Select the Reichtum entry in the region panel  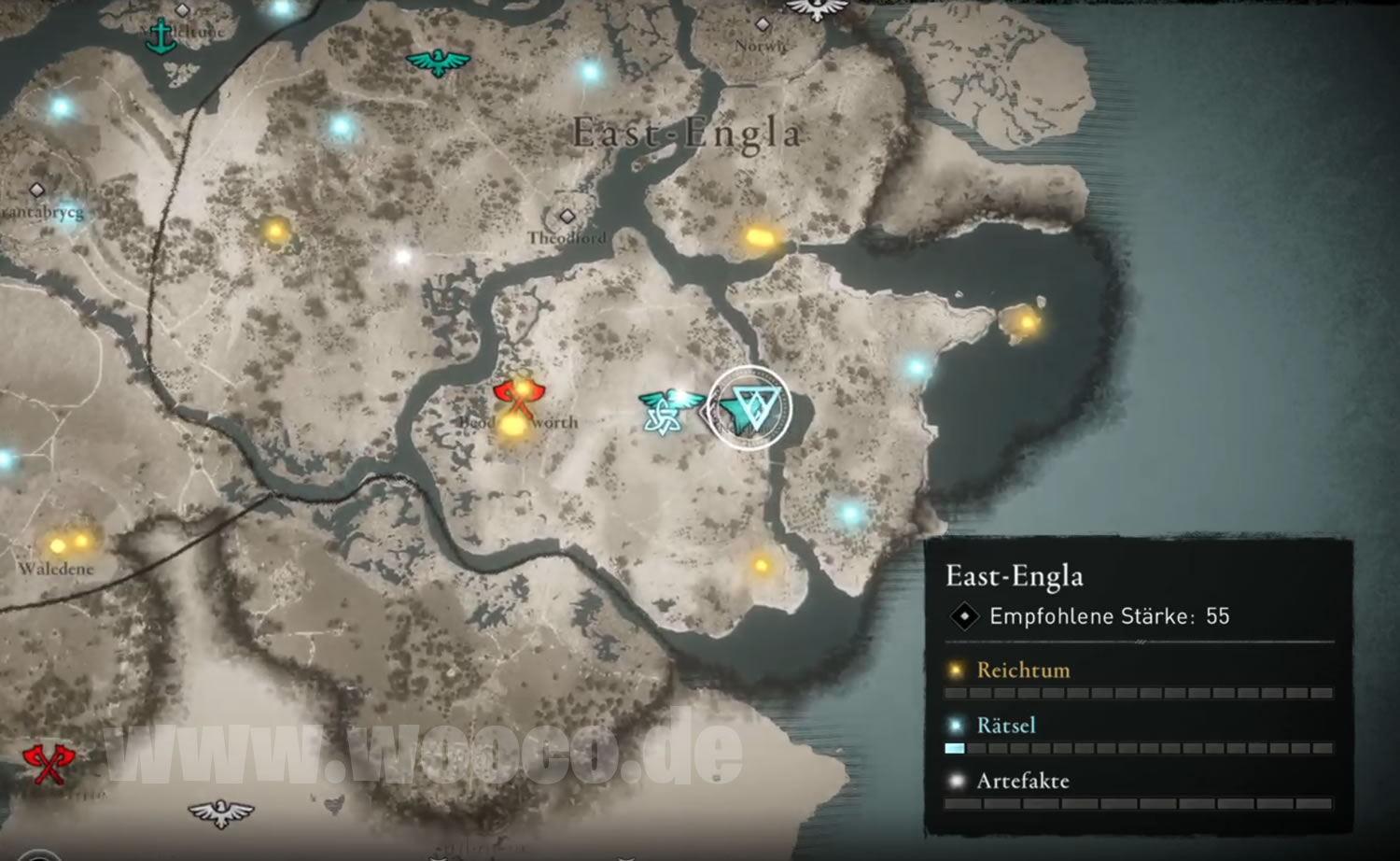(1023, 670)
